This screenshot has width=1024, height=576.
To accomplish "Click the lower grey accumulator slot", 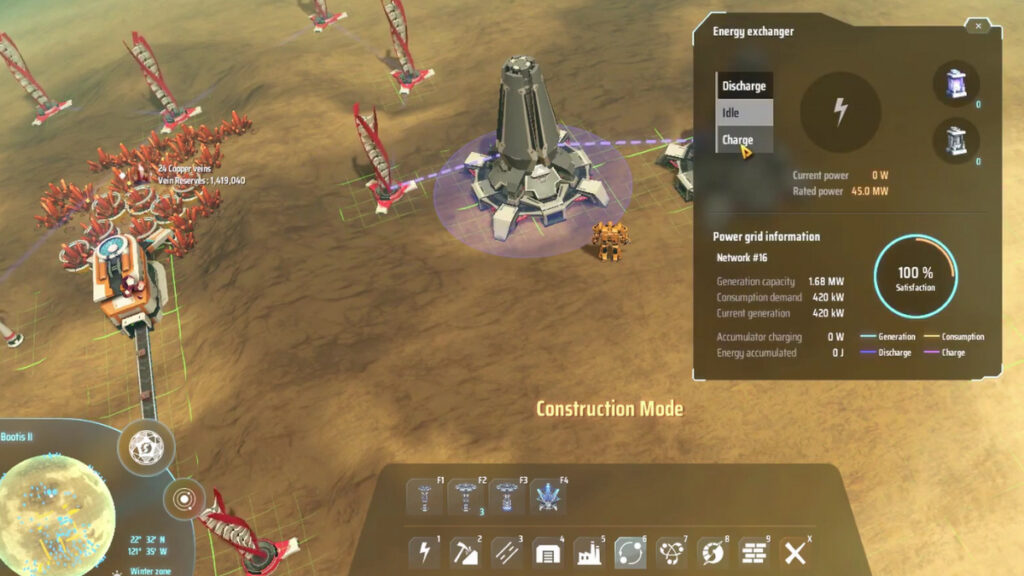I will click(x=956, y=141).
